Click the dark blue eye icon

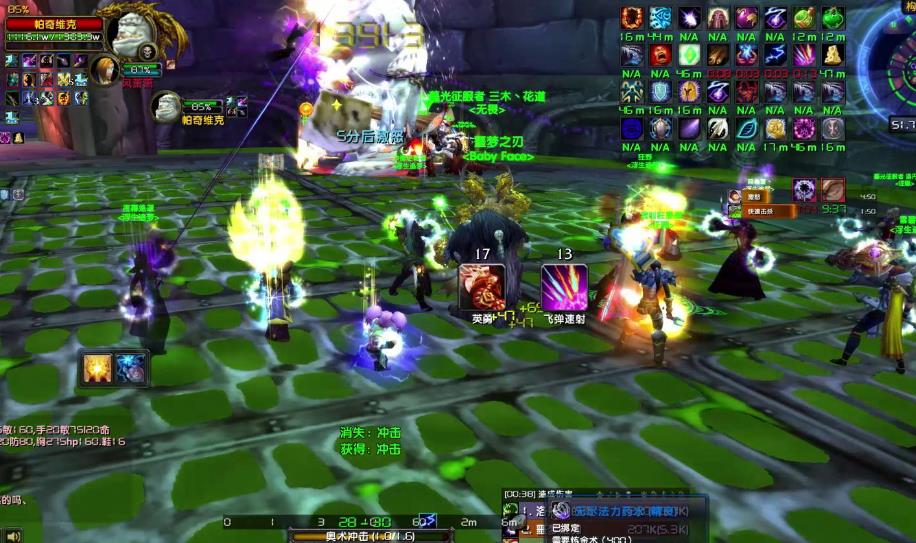point(632,128)
